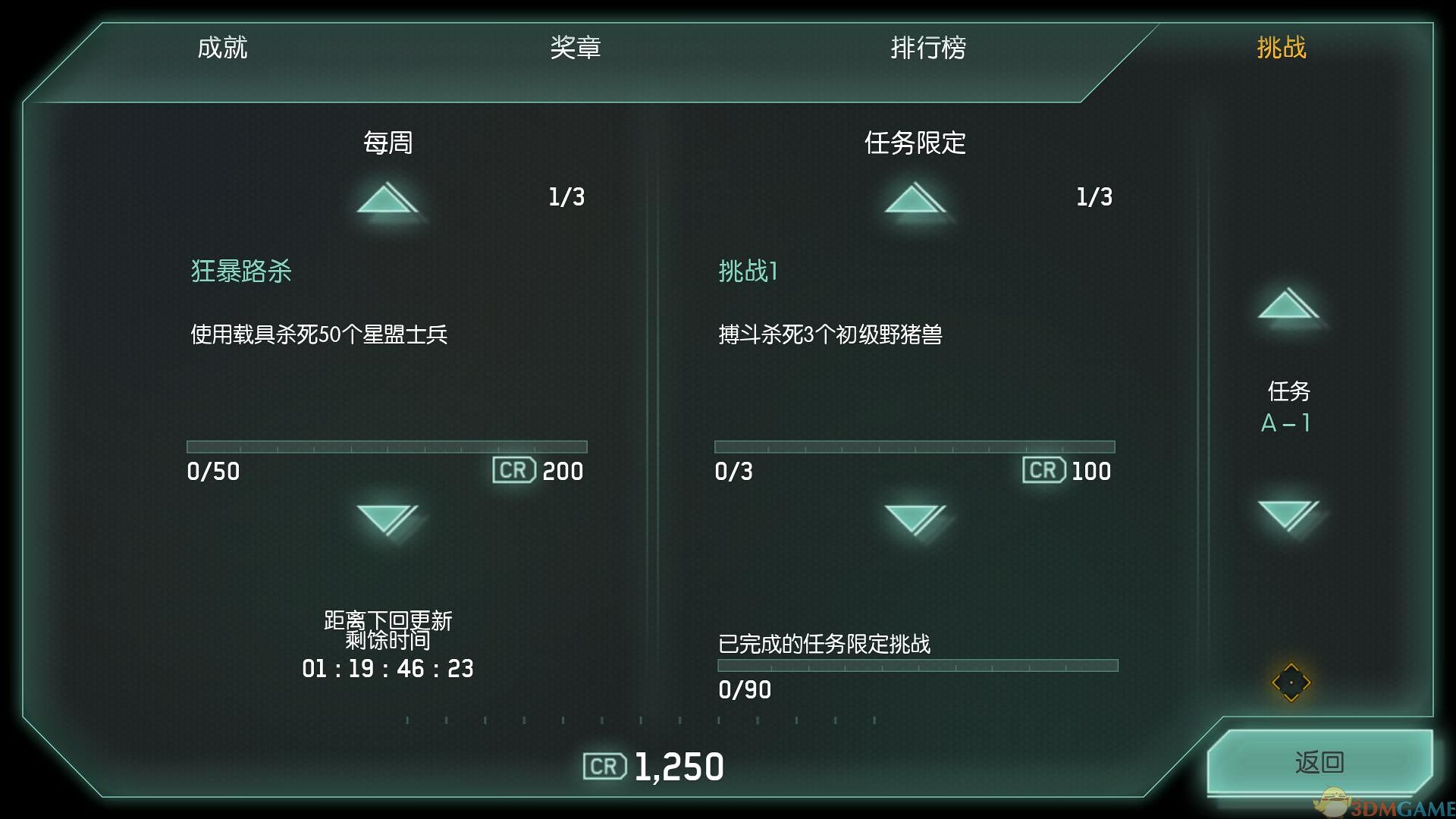Open the 挑战 tab
1456x819 pixels.
1281,48
